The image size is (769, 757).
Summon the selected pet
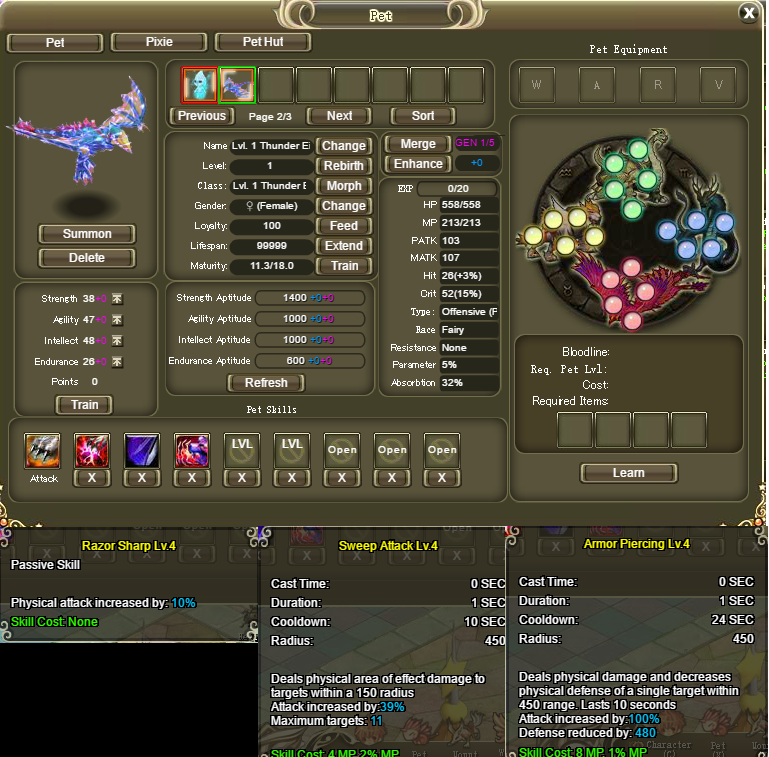tap(87, 234)
